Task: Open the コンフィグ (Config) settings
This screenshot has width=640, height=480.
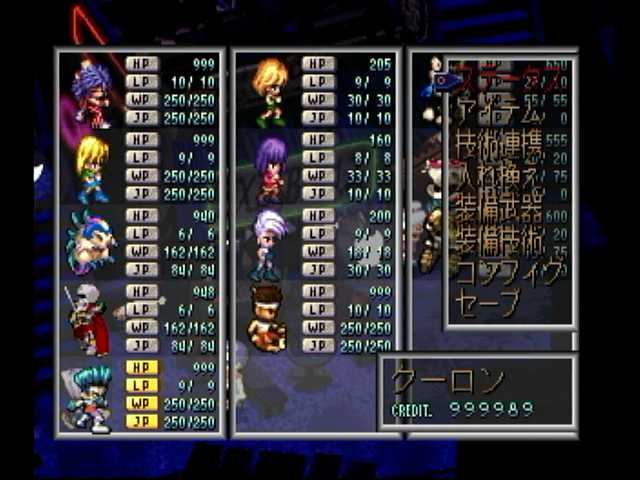Action: coord(503,272)
